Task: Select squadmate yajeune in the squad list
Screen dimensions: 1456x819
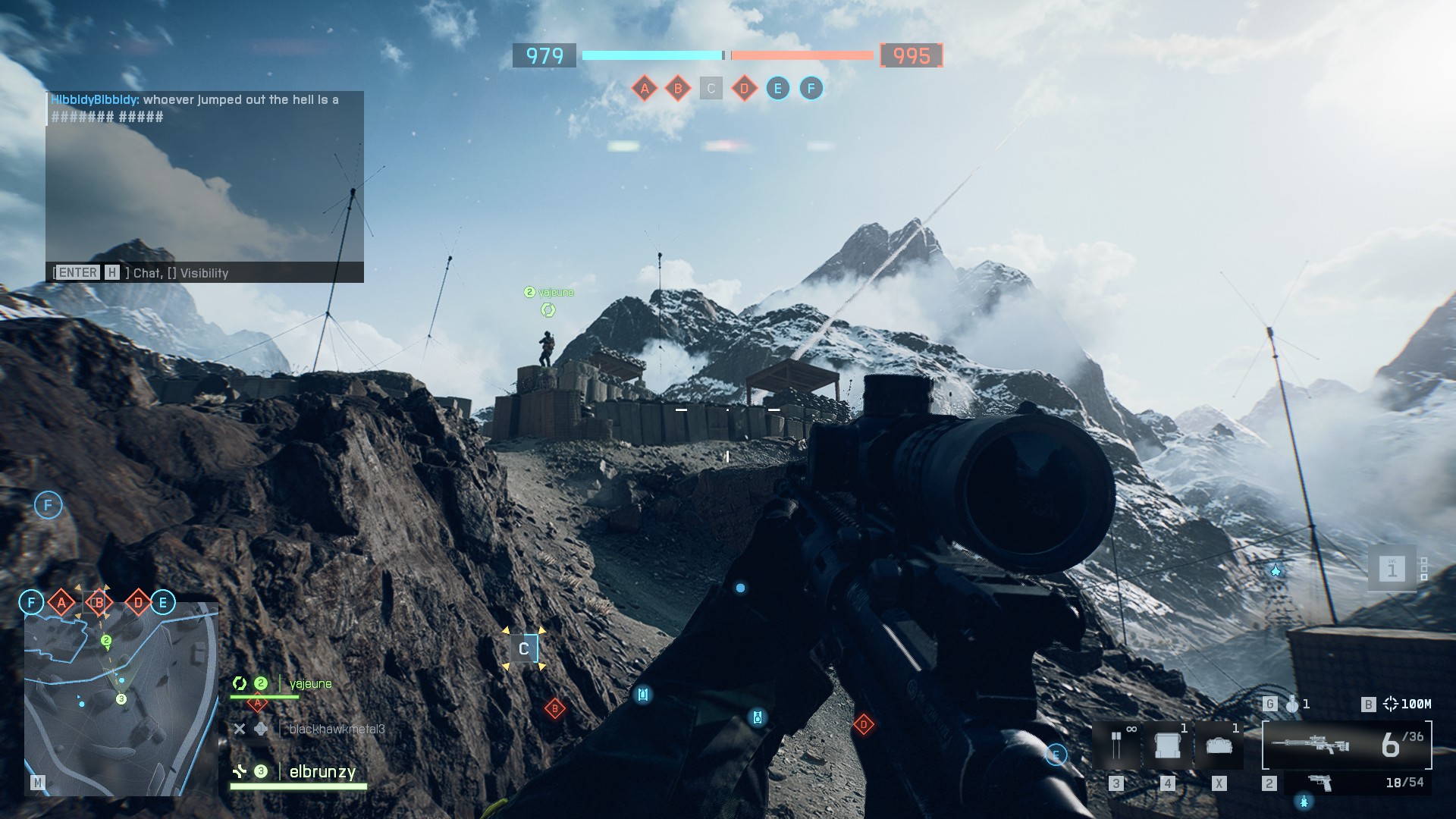Action: pos(310,684)
